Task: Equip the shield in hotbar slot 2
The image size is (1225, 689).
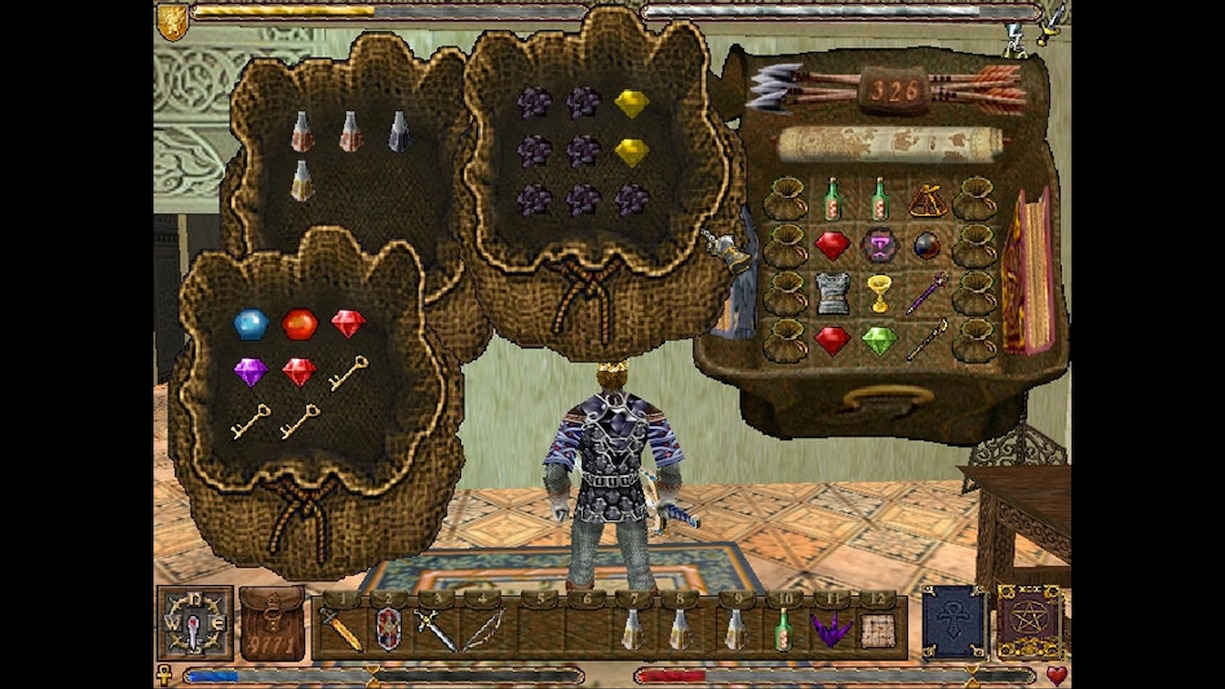Action: point(388,630)
